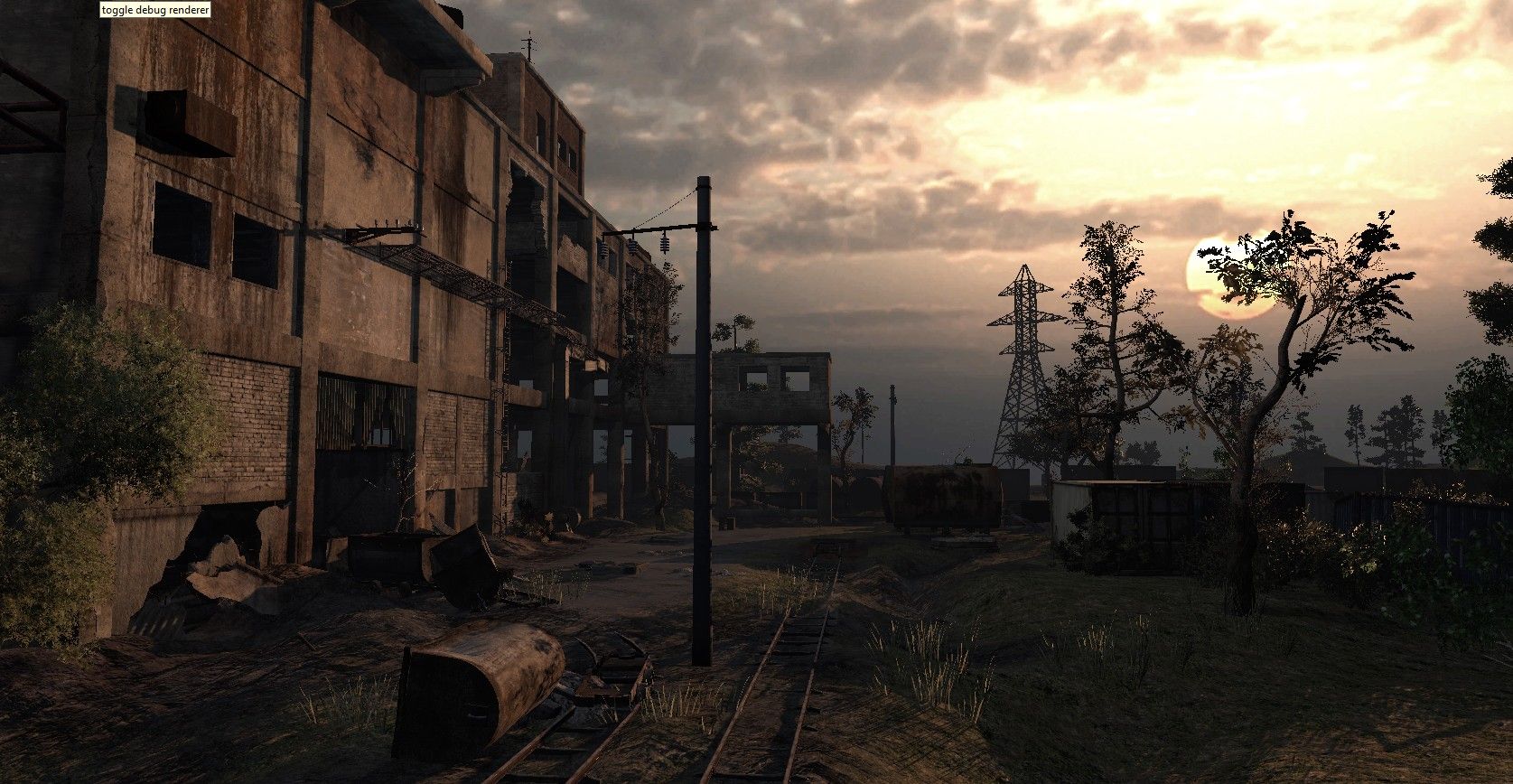Click the toggle debug renderer button
This screenshot has width=1513, height=784.
click(x=154, y=10)
